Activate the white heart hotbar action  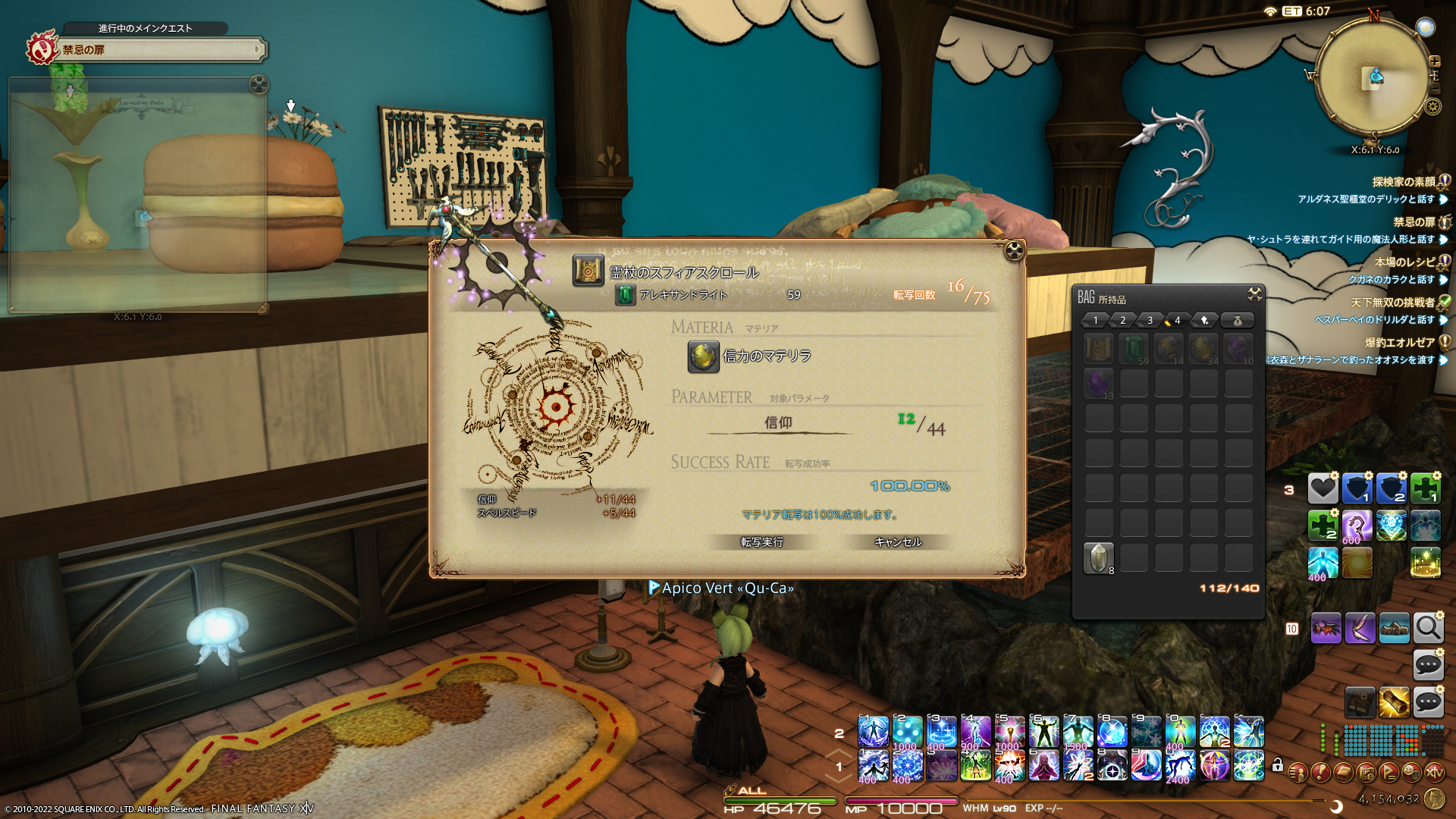coord(1323,488)
